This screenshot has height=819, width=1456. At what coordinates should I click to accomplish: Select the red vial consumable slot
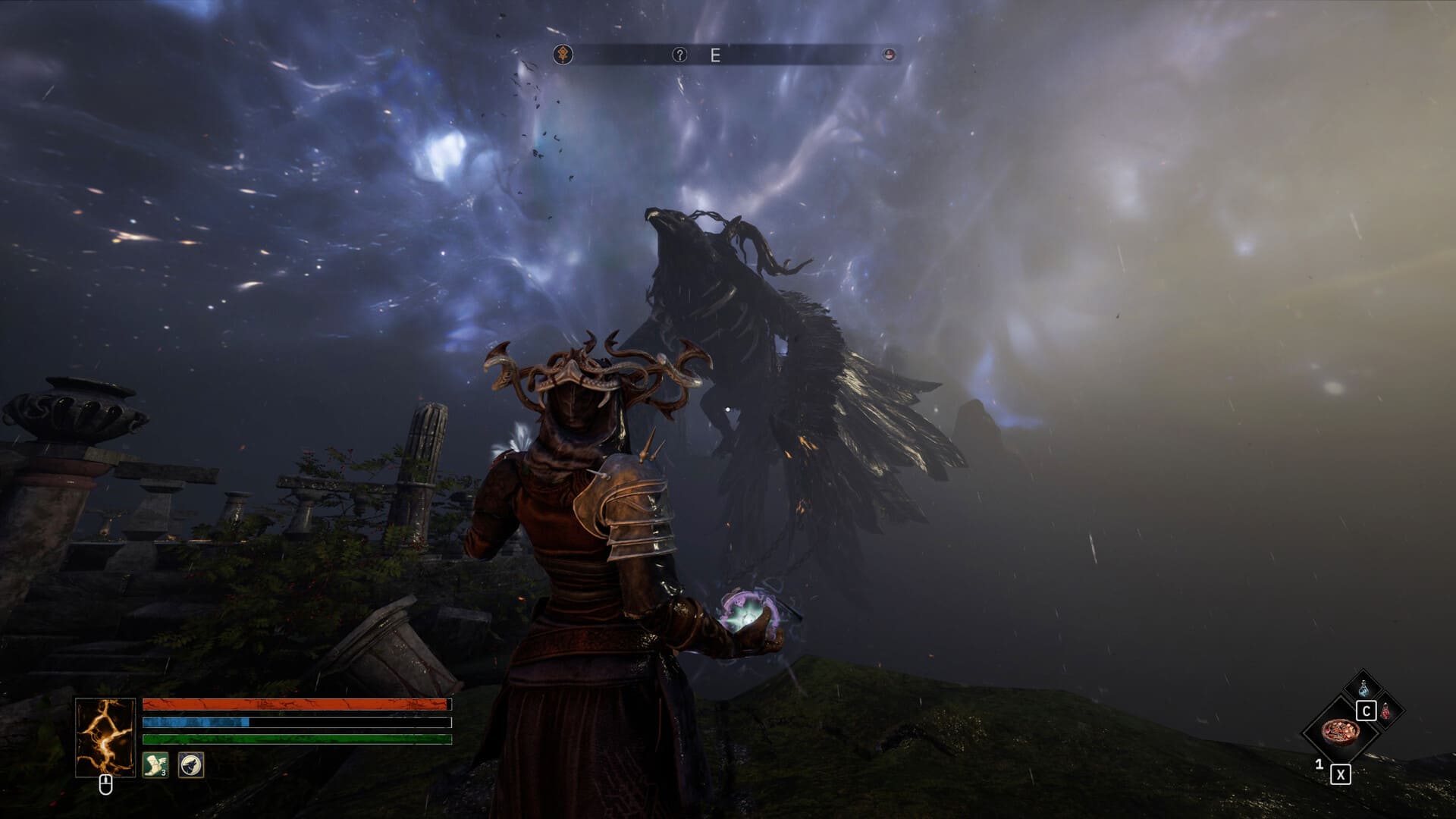(1386, 711)
